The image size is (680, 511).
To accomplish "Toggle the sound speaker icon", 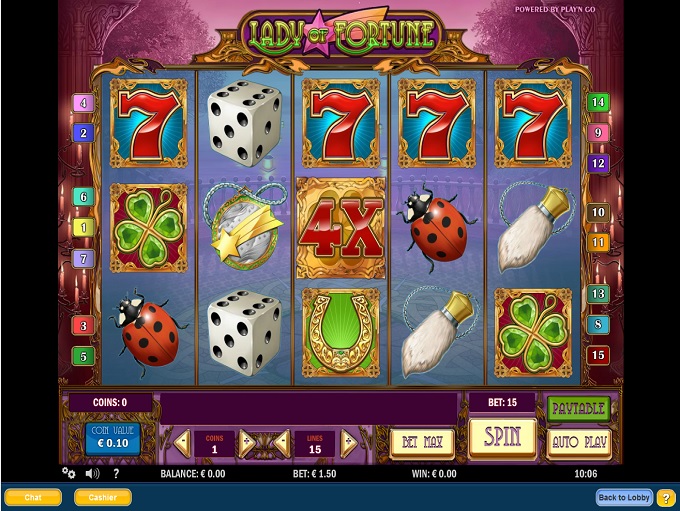I will [x=92, y=473].
